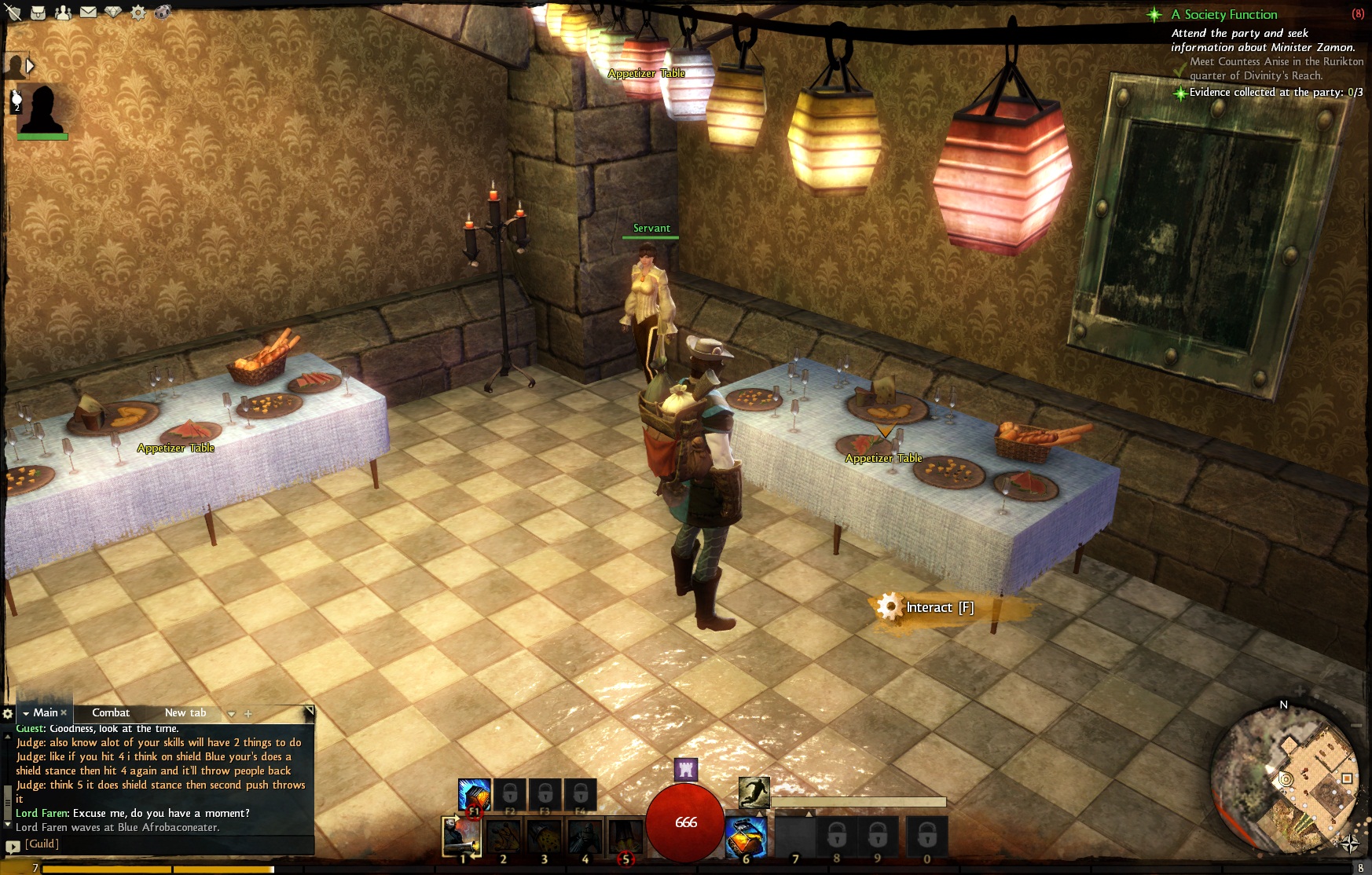Select the party member portrait

[41, 108]
